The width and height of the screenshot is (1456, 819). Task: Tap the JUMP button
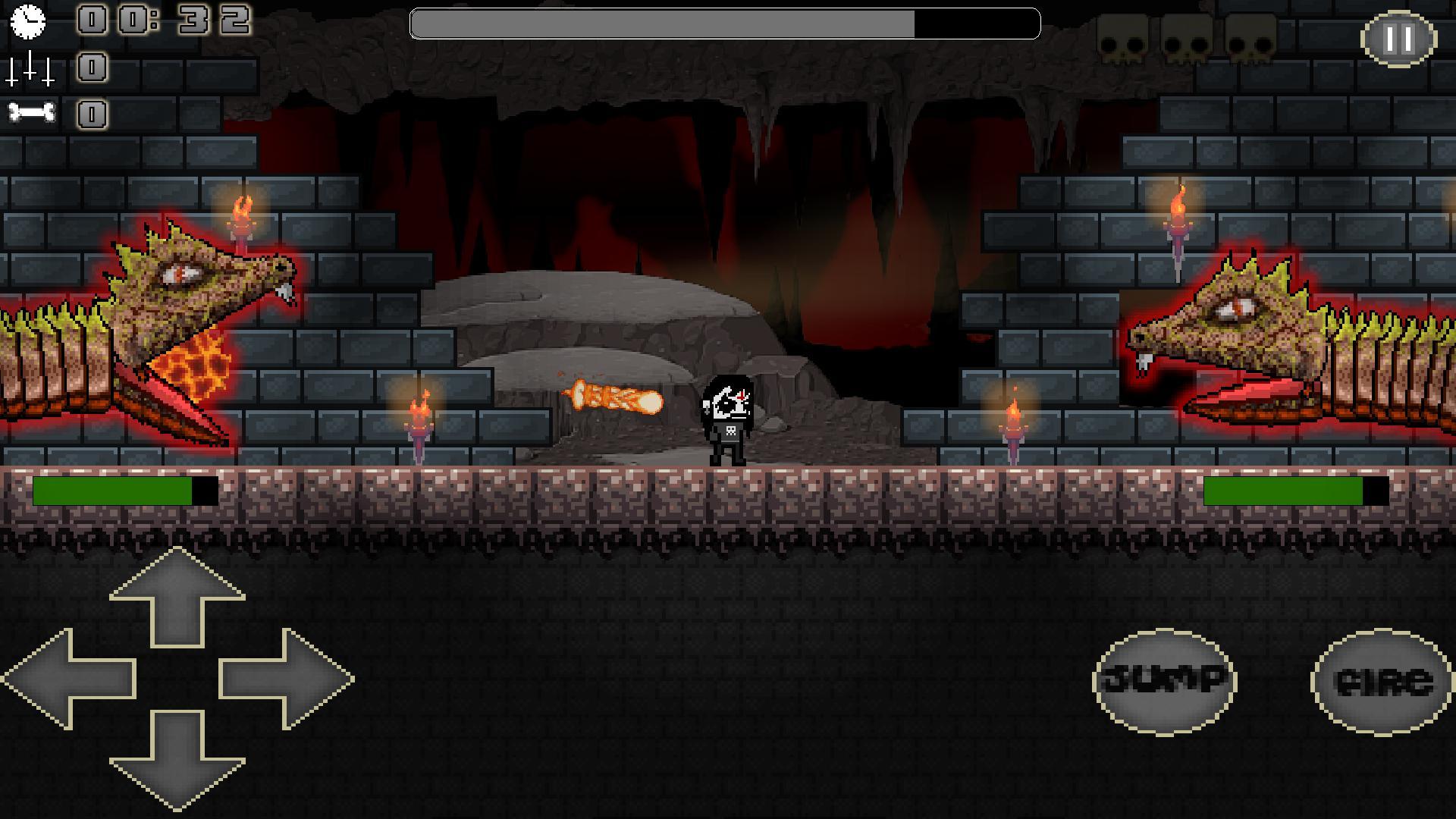[x=1164, y=682]
